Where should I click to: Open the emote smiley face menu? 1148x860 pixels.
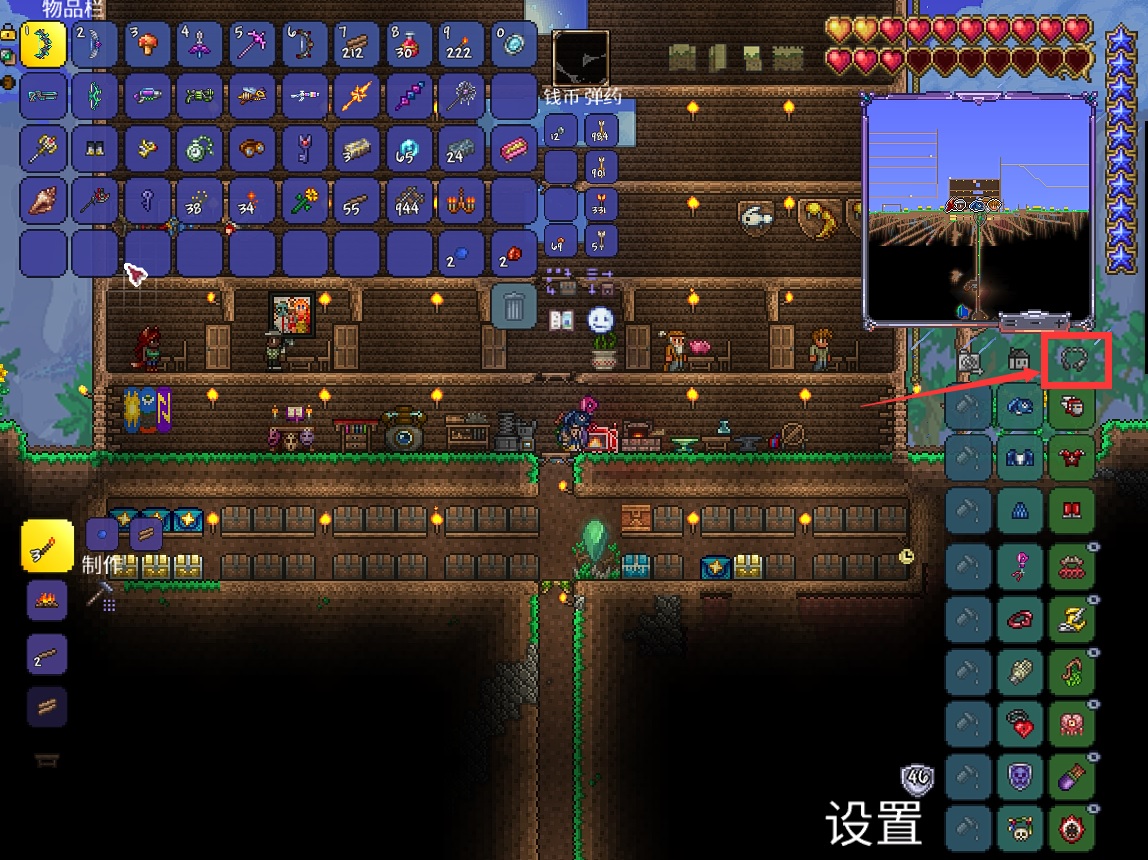(x=600, y=320)
